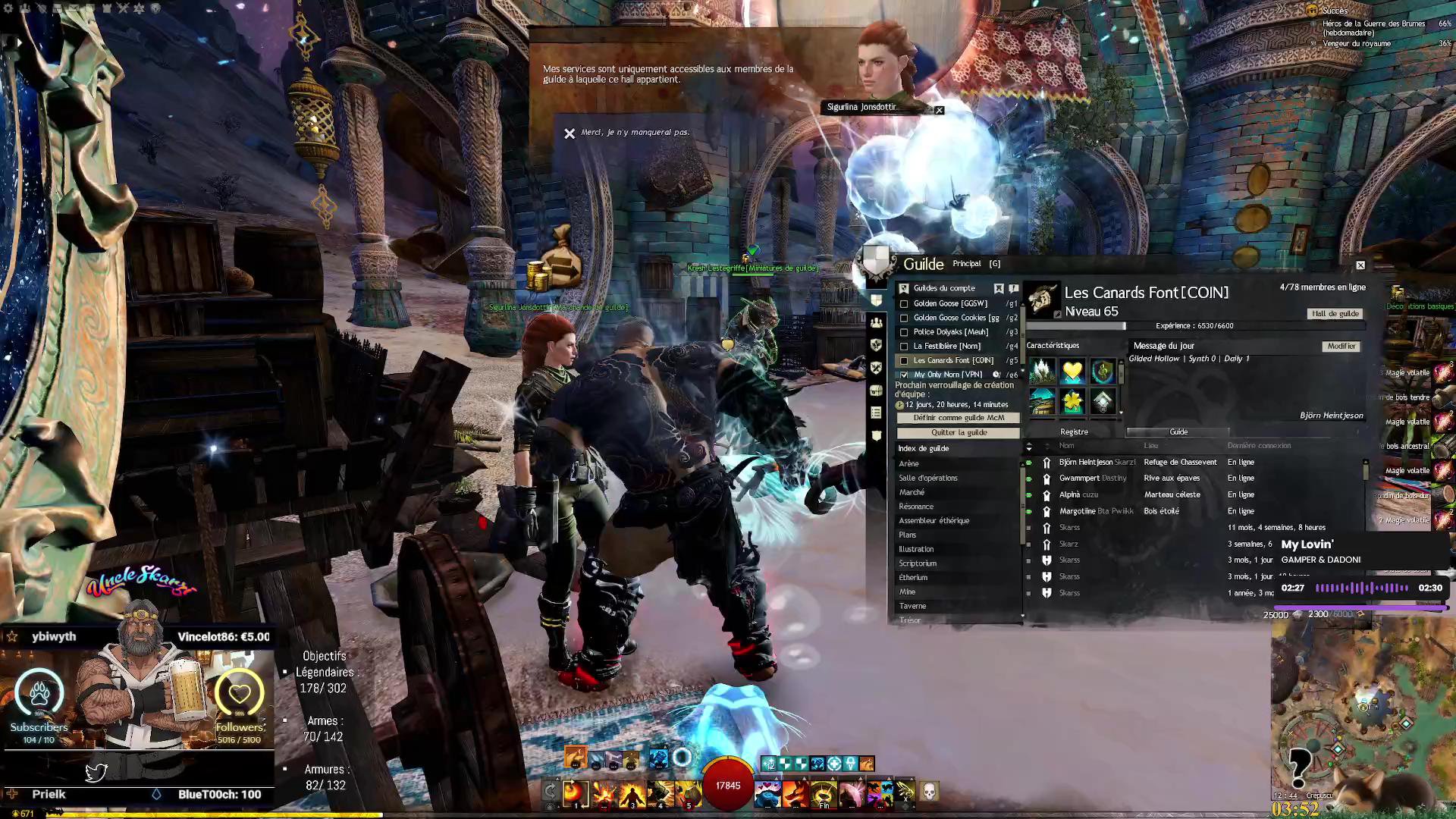Close the Guilde panel
1456x819 pixels.
tap(1360, 265)
